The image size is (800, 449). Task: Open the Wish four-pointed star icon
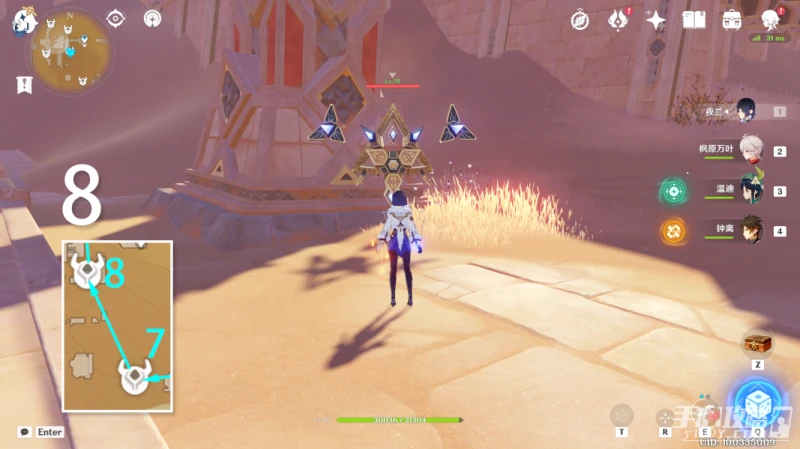pyautogui.click(x=656, y=19)
